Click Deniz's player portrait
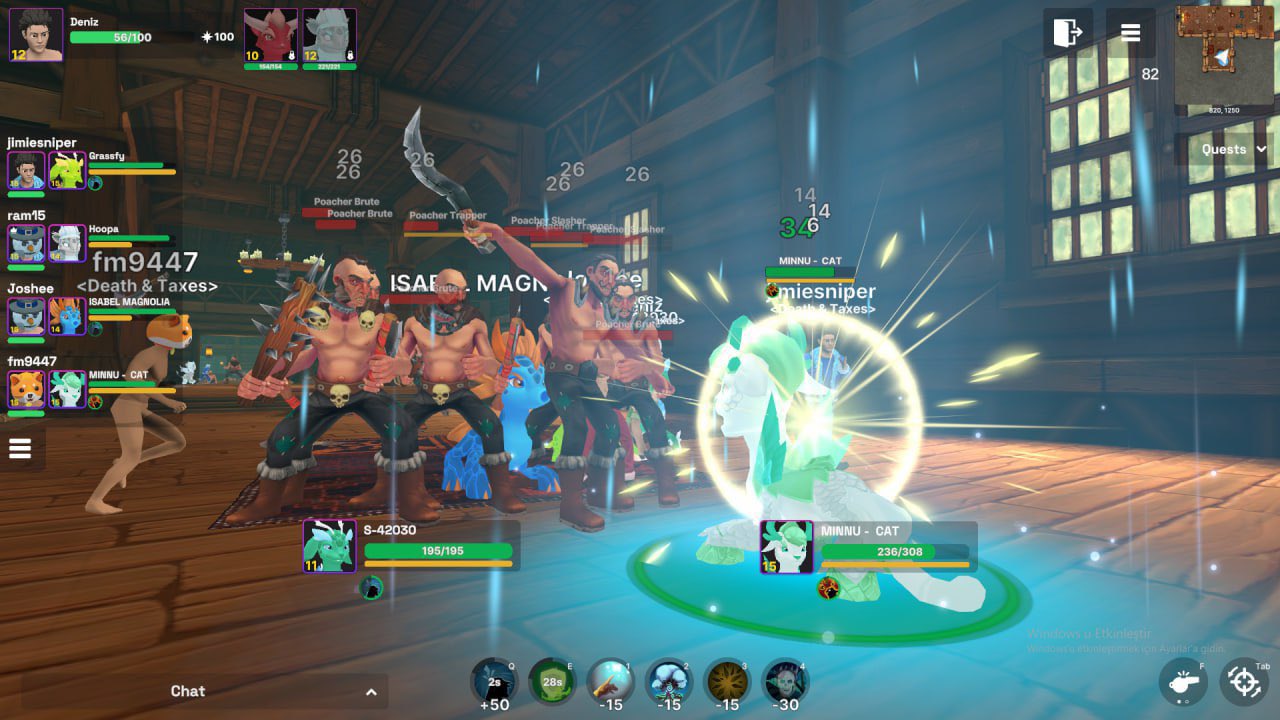Image resolution: width=1280 pixels, height=720 pixels. coord(37,35)
